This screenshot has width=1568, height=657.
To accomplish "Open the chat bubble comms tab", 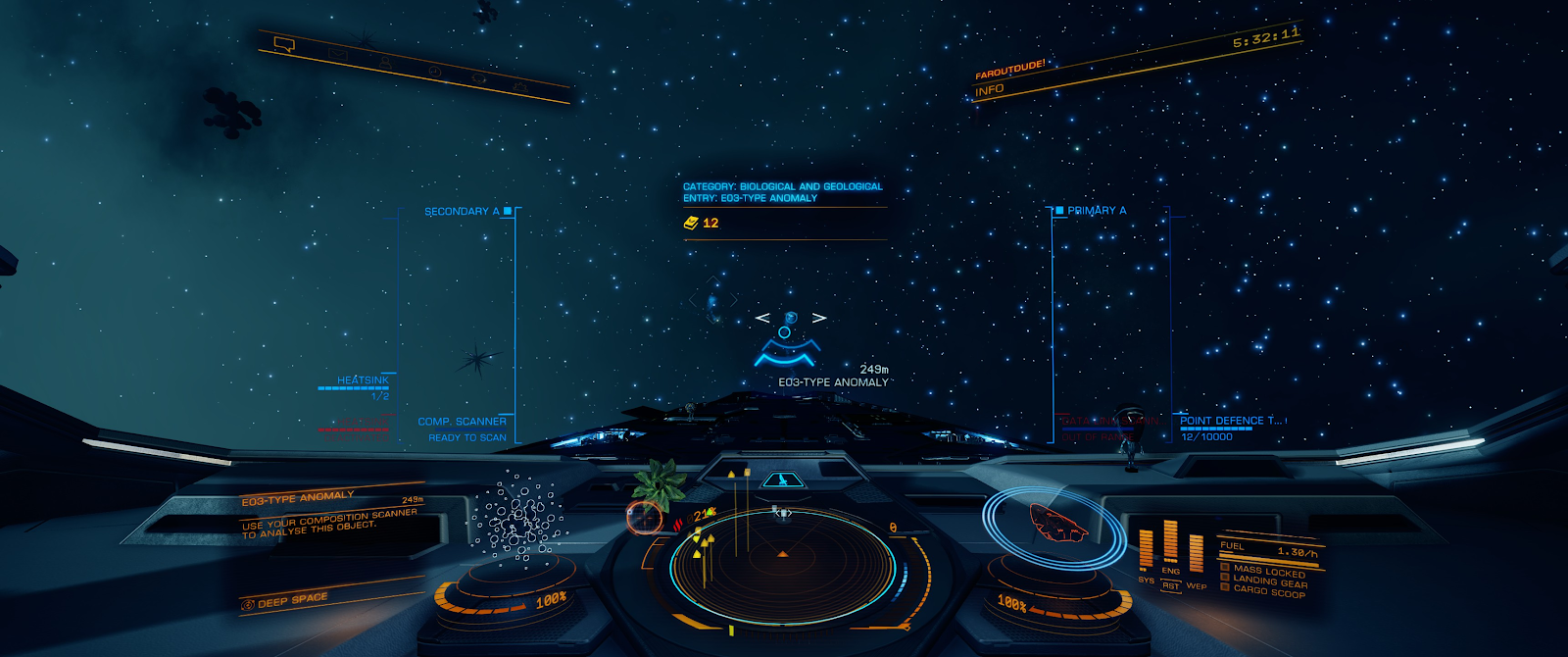I will tap(284, 43).
